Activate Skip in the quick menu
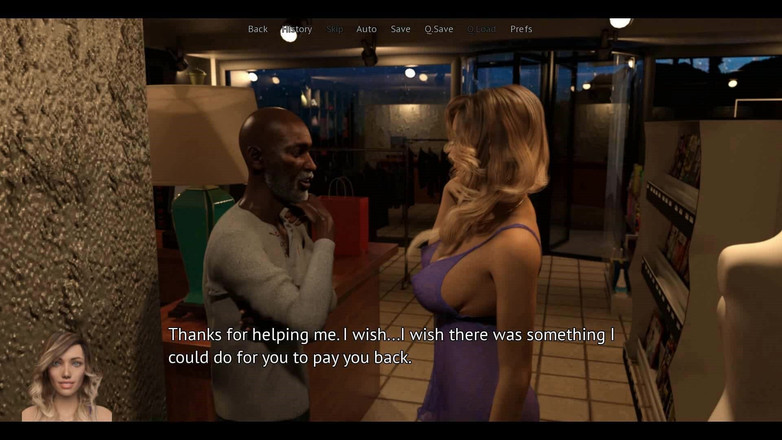 pos(335,29)
